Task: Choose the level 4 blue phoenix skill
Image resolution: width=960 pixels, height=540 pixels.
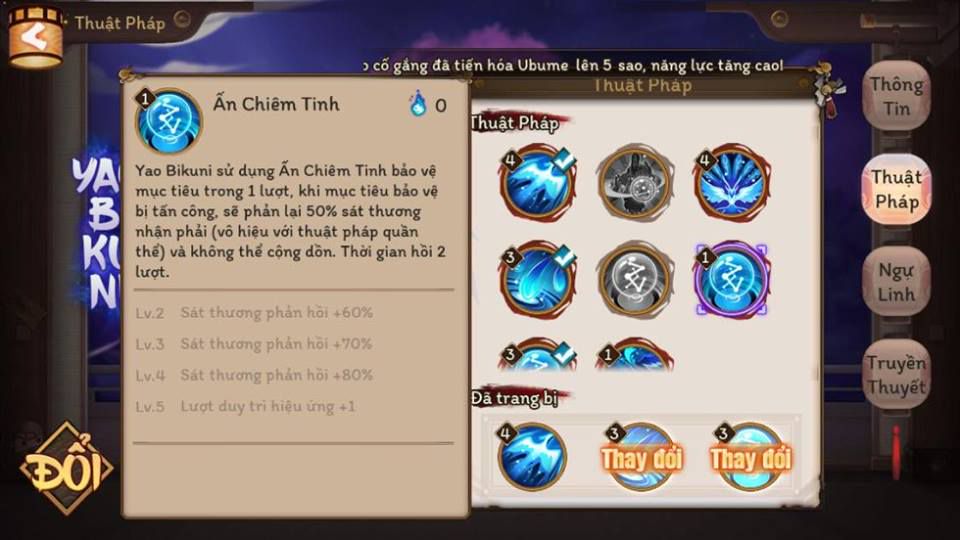Action: point(731,184)
